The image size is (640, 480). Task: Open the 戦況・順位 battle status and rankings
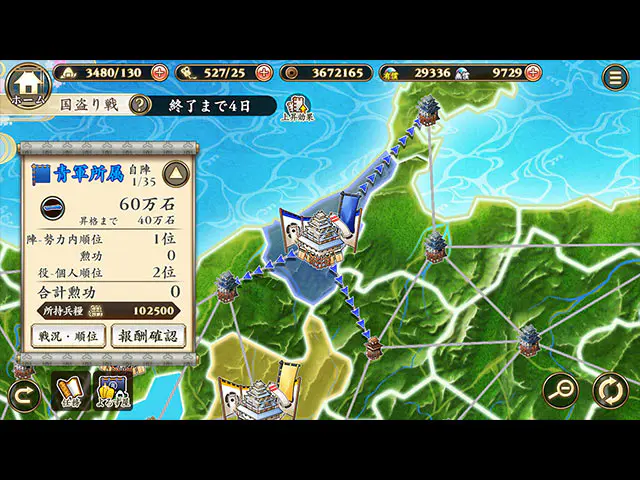tap(66, 336)
